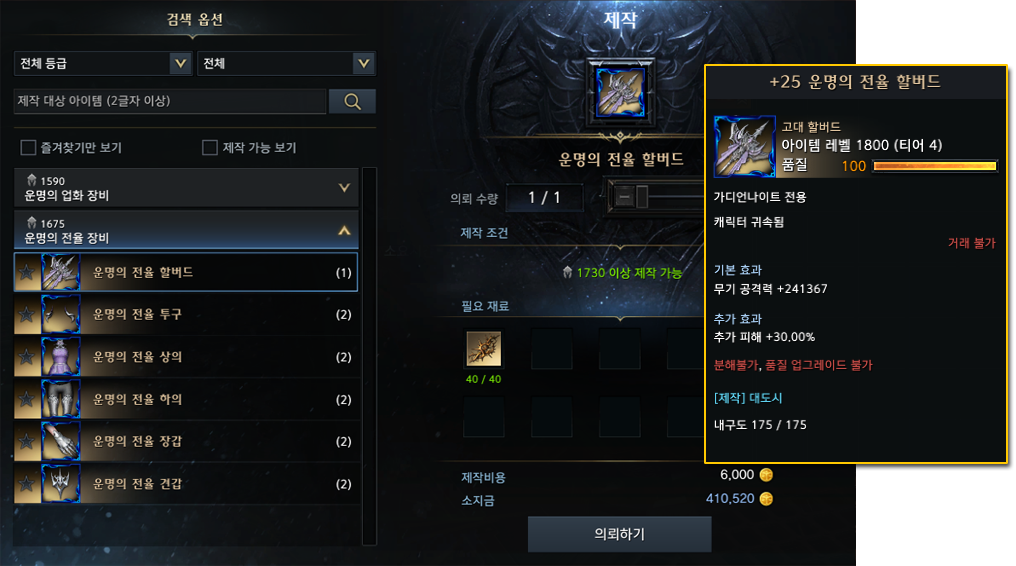Viewport: 1016px width, 566px height.
Task: Click the magnifying glass search button
Action: tap(352, 101)
